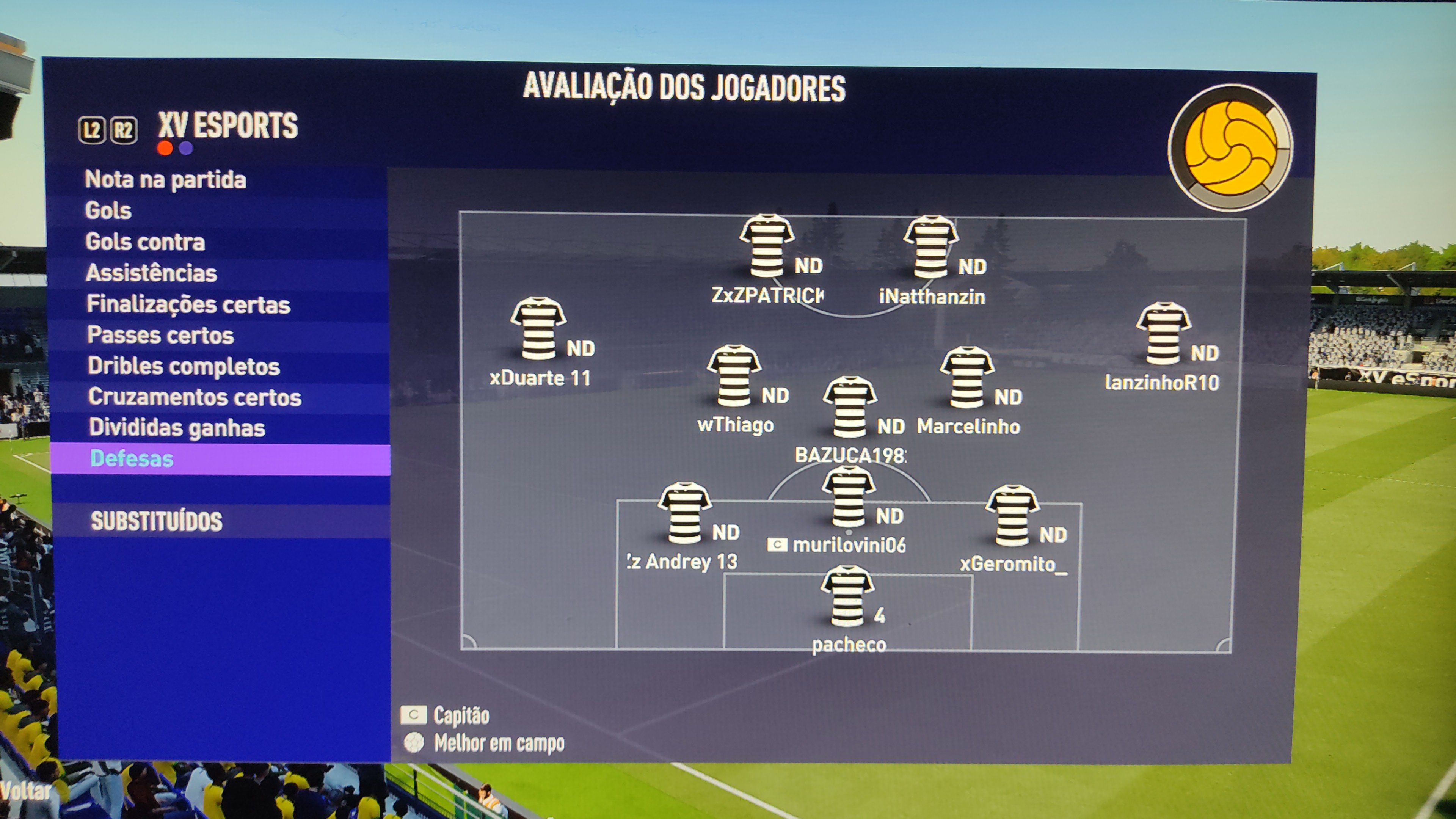Select striker iNatthanzin's shirt

pos(930,246)
